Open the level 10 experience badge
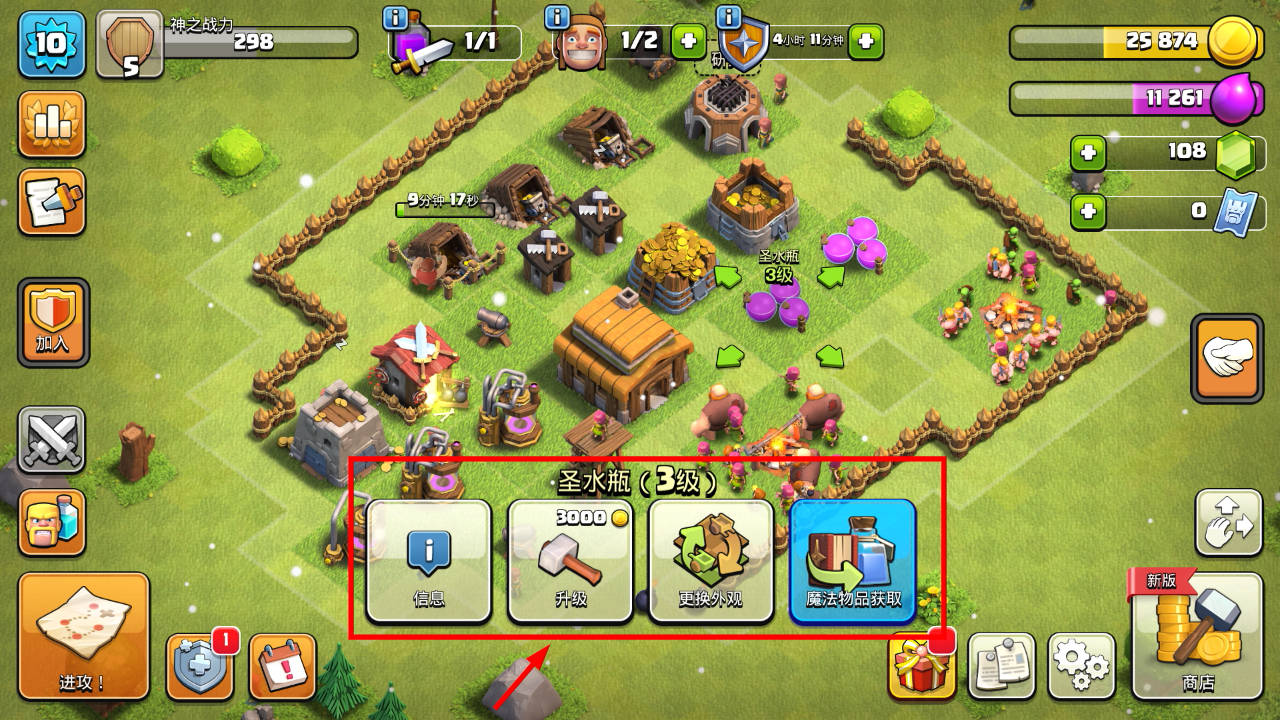Image resolution: width=1280 pixels, height=720 pixels. pyautogui.click(x=51, y=43)
